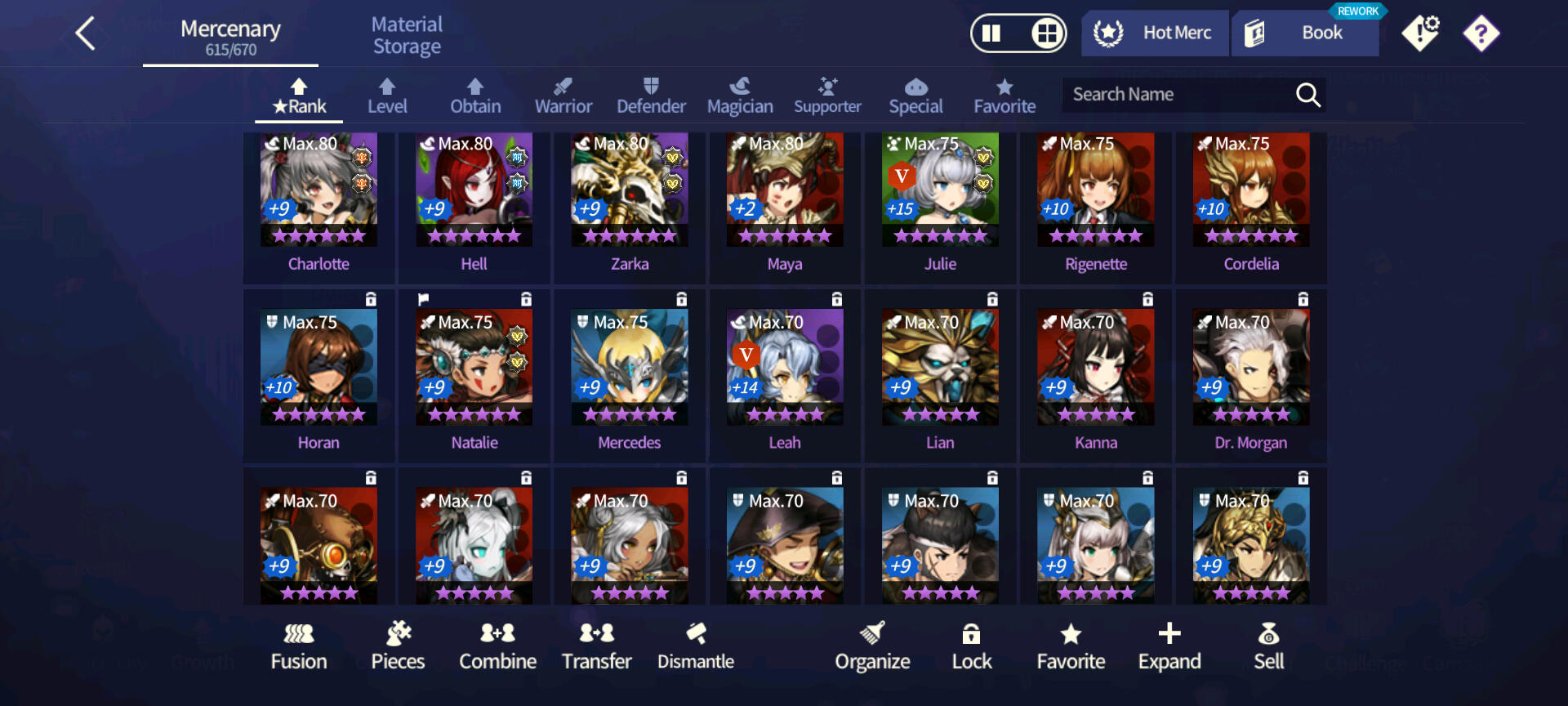Go back with the arrow button
Screen dimensions: 1568x706
86,34
